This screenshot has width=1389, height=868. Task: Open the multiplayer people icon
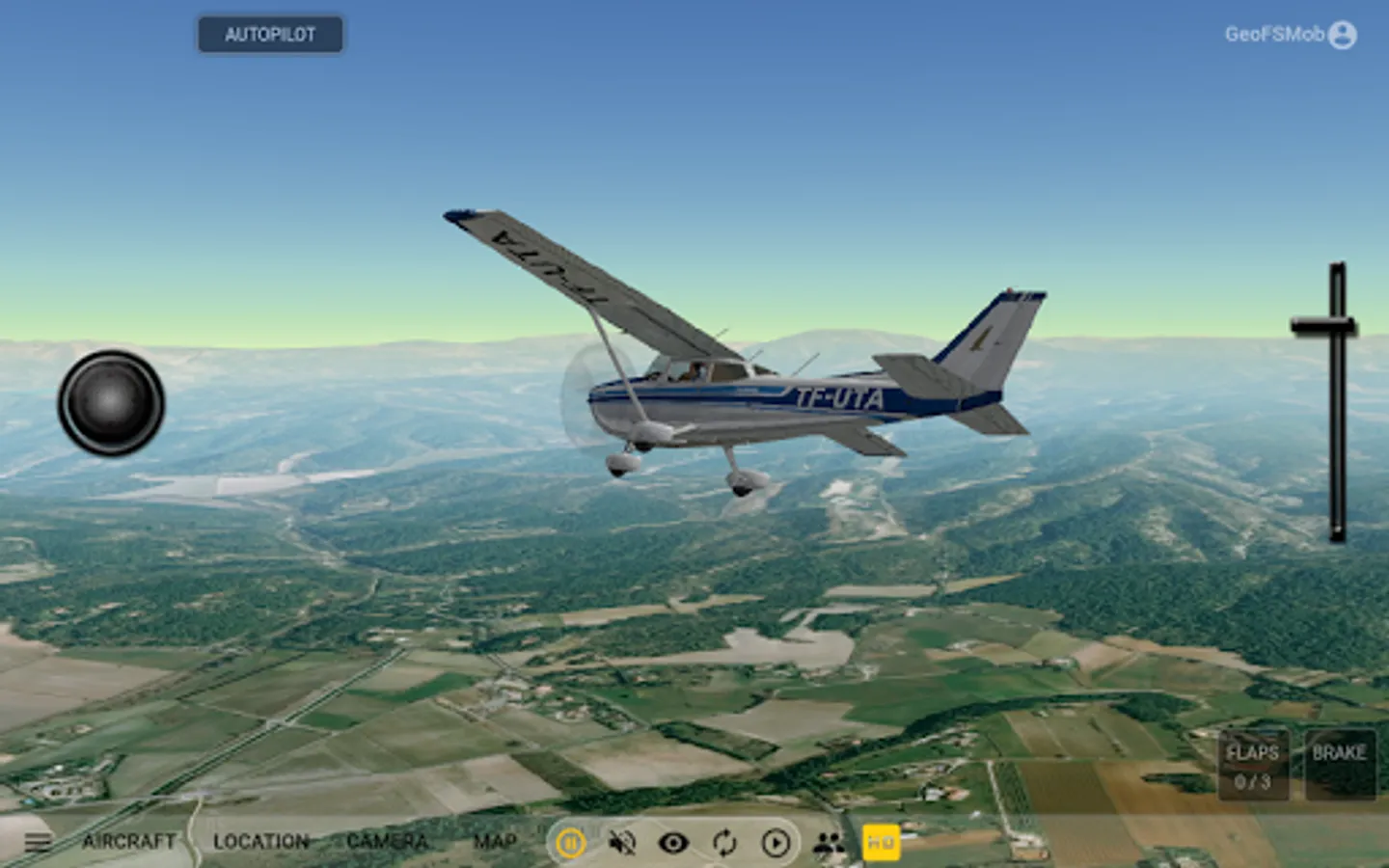coord(828,843)
